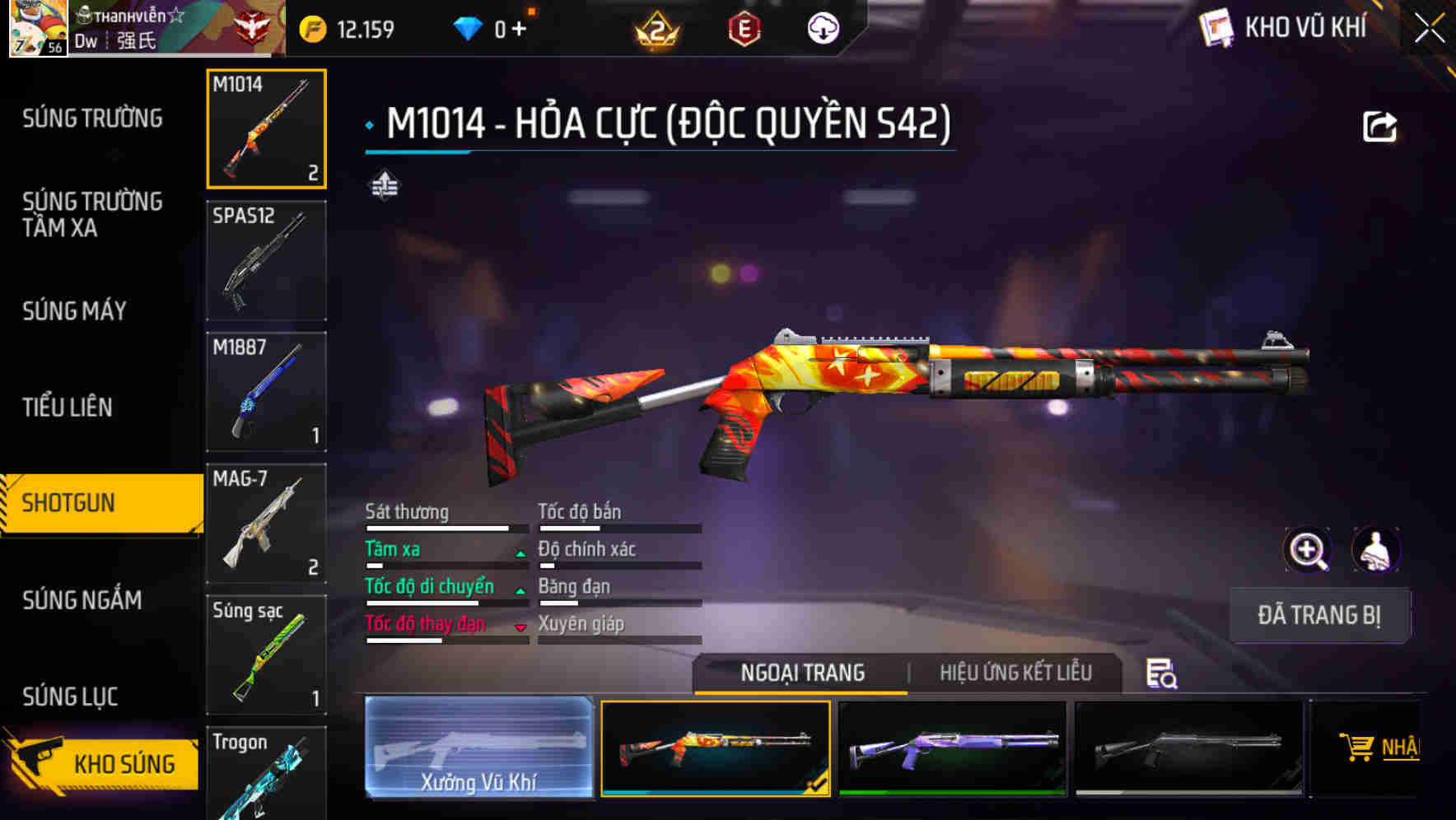Open the diamond top-up icon
Image resolution: width=1456 pixels, height=820 pixels.
click(469, 26)
